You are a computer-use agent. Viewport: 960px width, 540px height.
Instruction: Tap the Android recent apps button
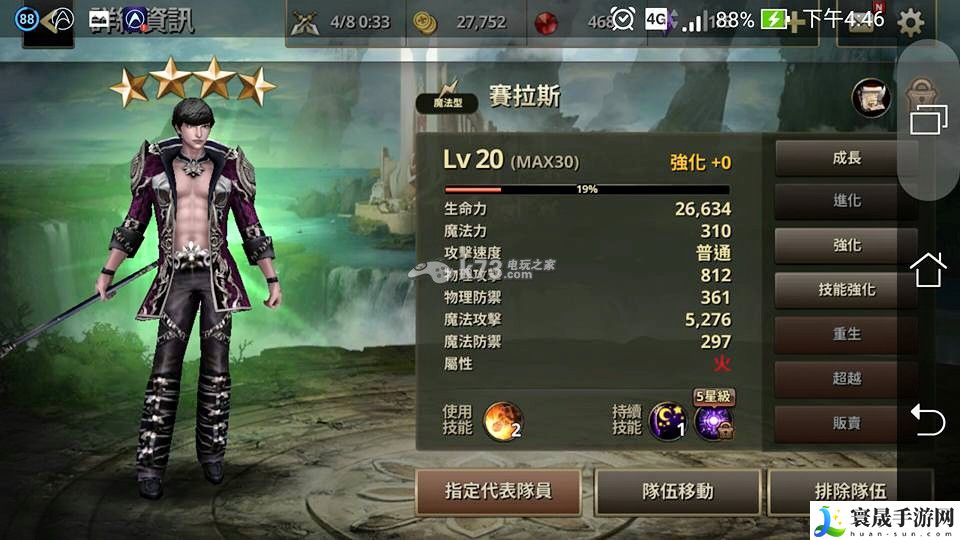point(928,120)
